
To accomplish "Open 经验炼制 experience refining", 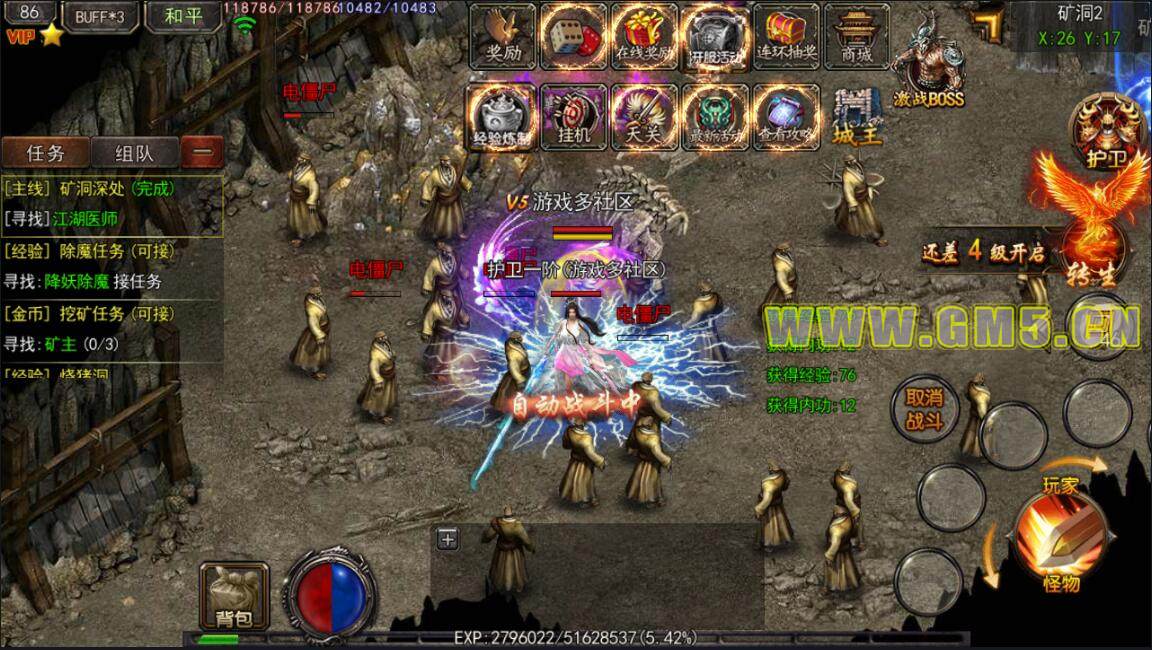I will pyautogui.click(x=502, y=116).
